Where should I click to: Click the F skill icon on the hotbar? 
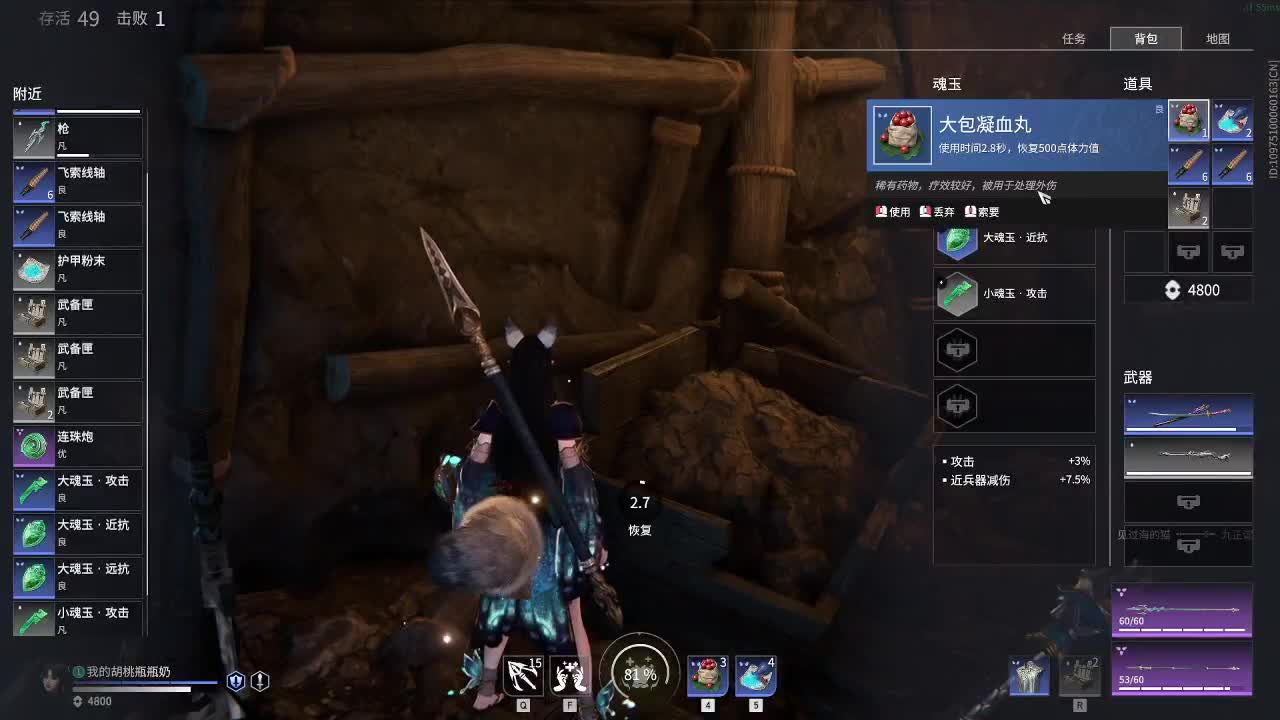coord(569,675)
